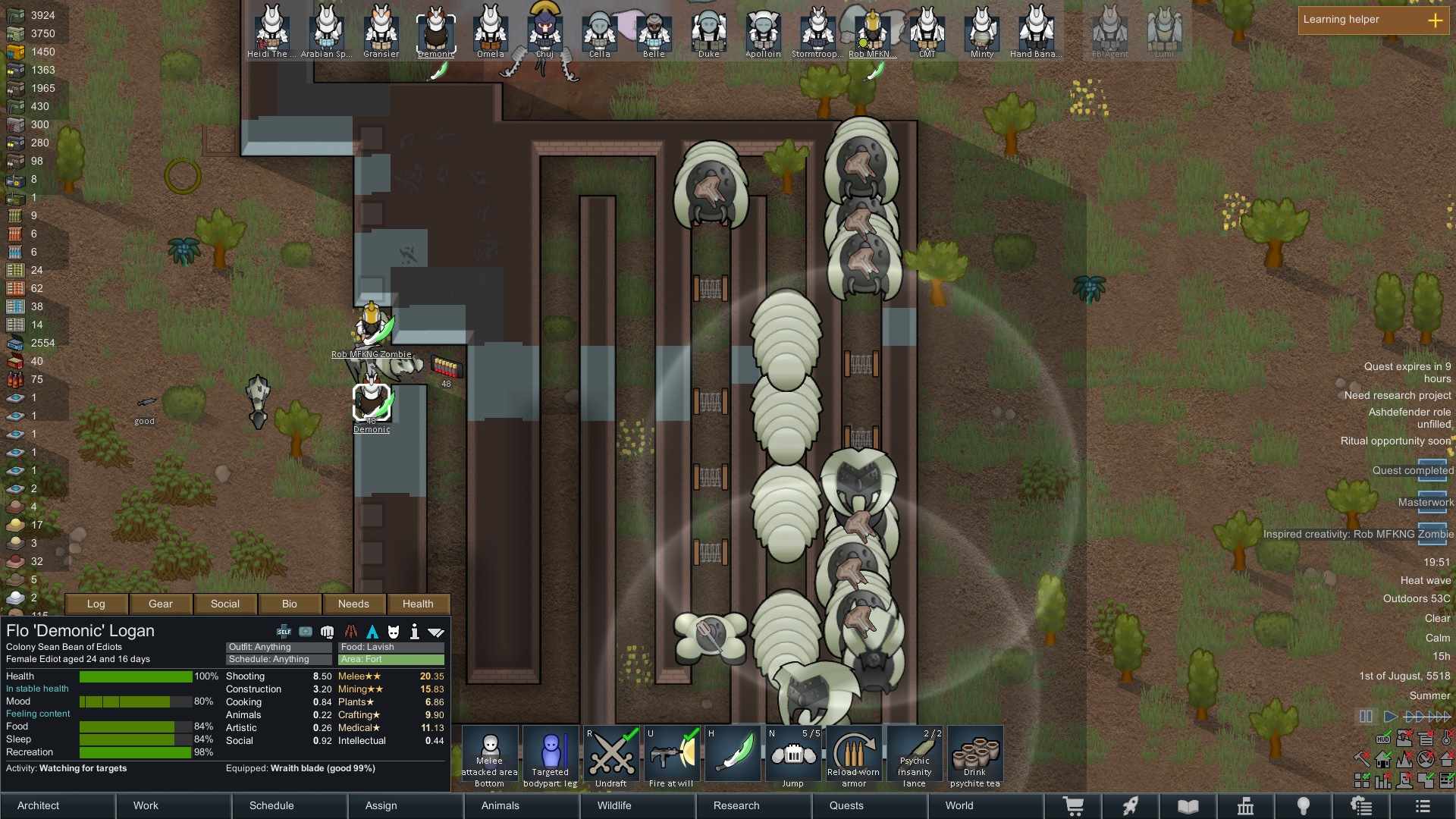1456x819 pixels.
Task: Select colonist Belle portrait
Action: tap(654, 30)
